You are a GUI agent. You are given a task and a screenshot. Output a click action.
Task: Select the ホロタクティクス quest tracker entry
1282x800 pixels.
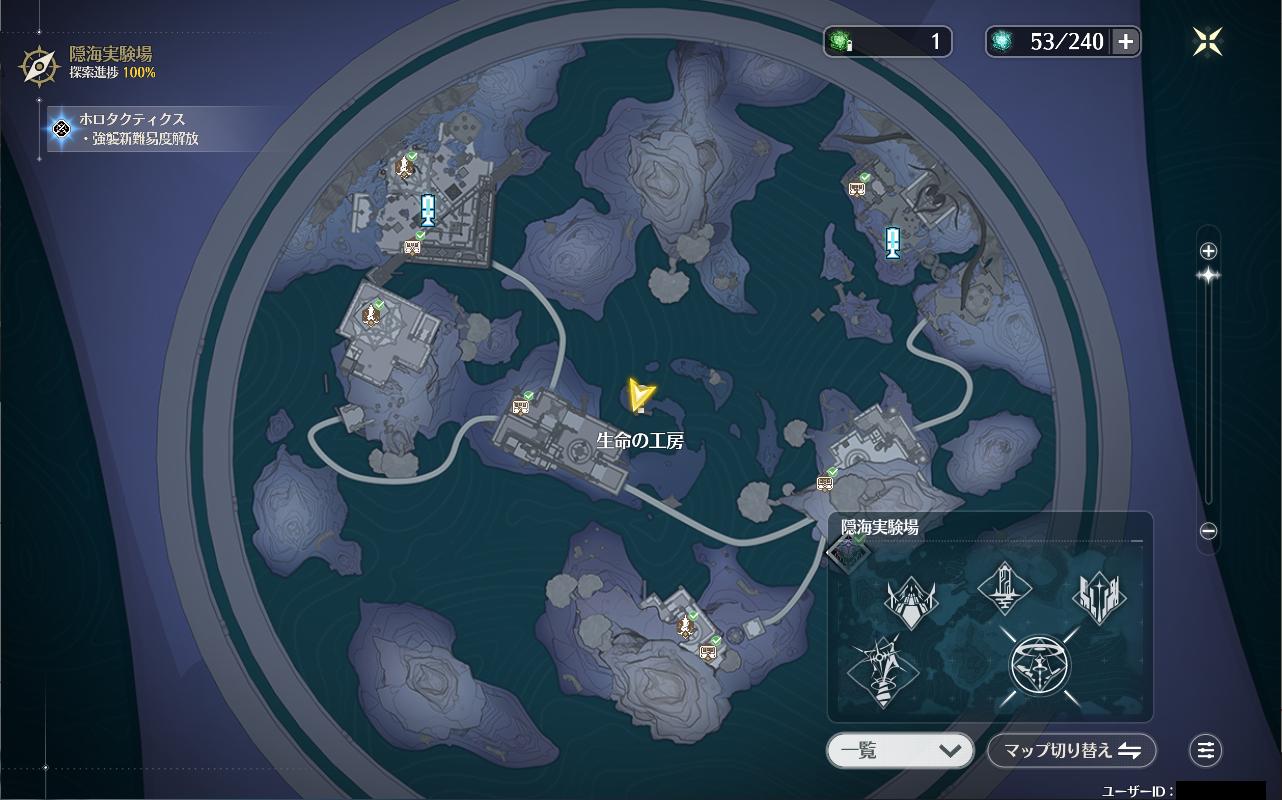click(150, 129)
